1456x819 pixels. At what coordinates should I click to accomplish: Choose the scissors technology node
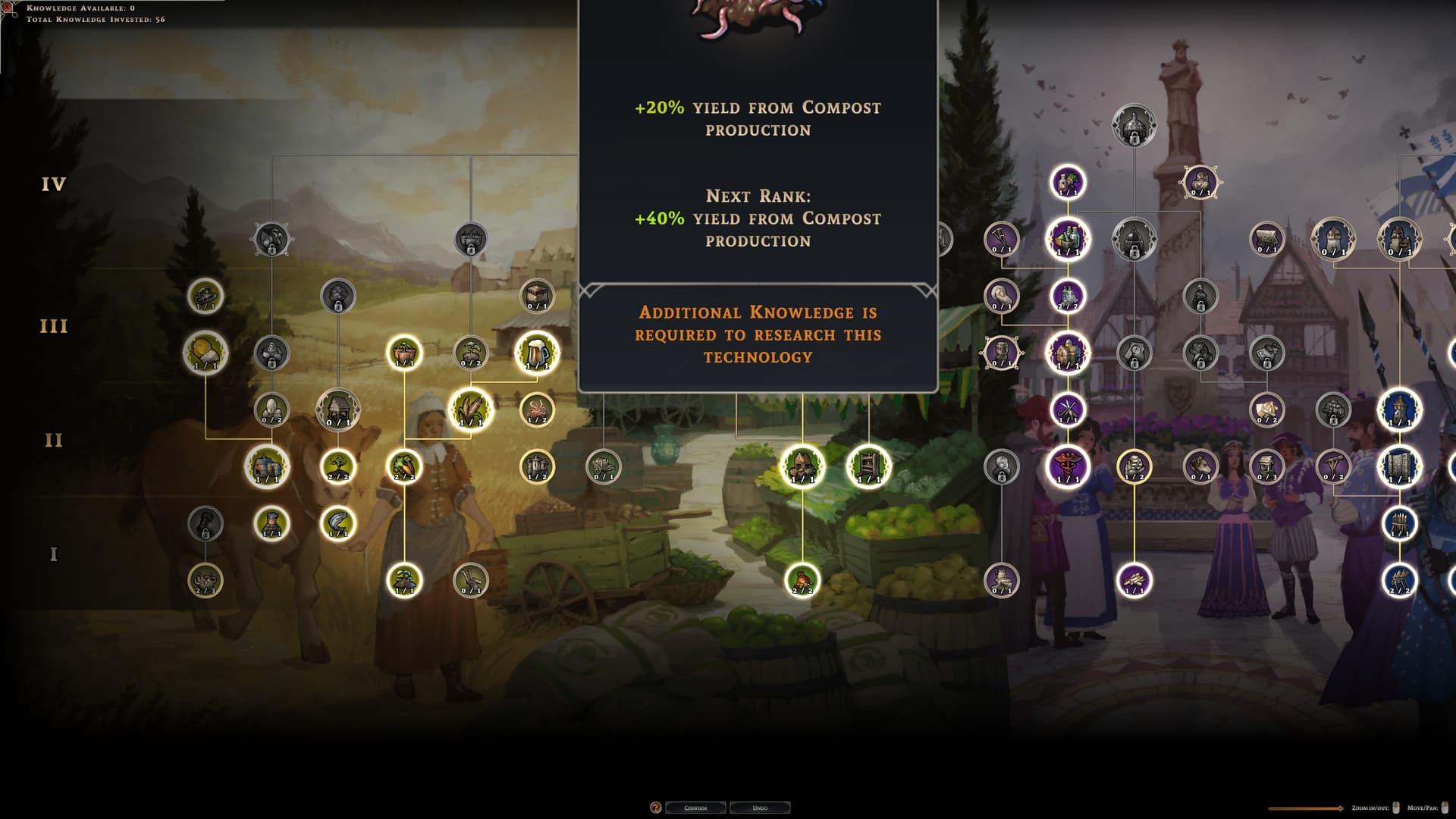1068,409
